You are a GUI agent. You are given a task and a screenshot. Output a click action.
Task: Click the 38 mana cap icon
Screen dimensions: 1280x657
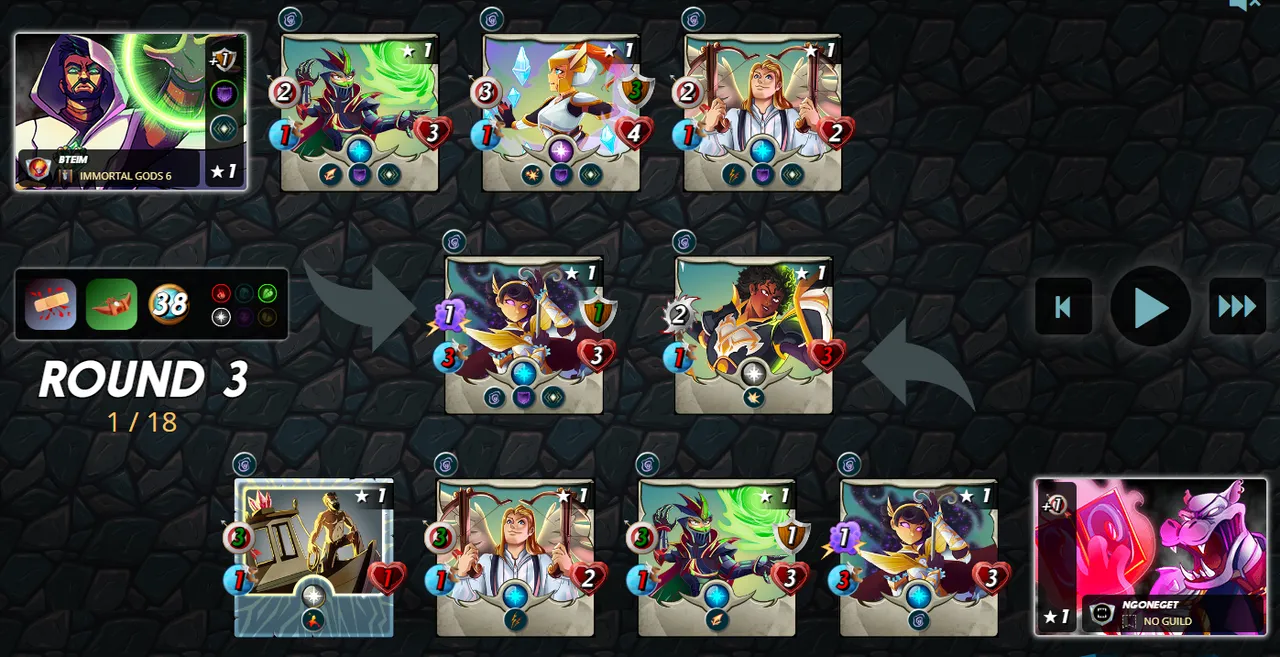pos(169,304)
